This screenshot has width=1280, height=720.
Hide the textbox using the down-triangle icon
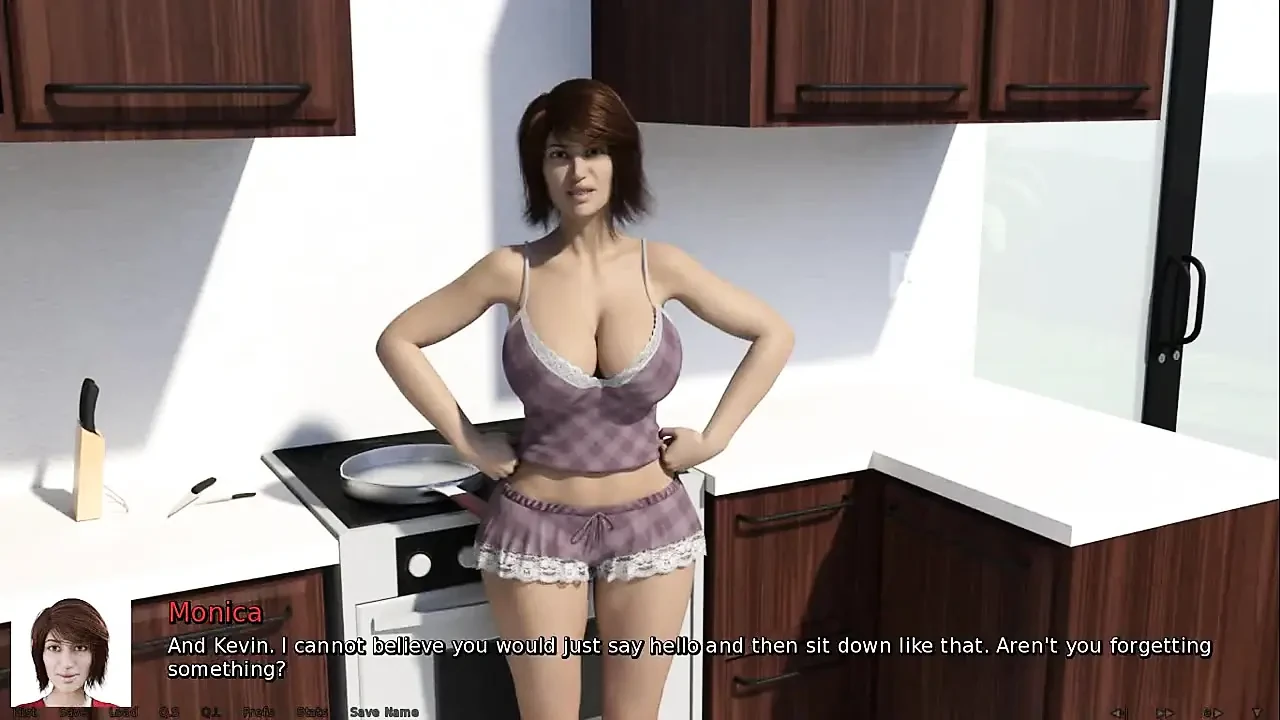coord(1256,711)
